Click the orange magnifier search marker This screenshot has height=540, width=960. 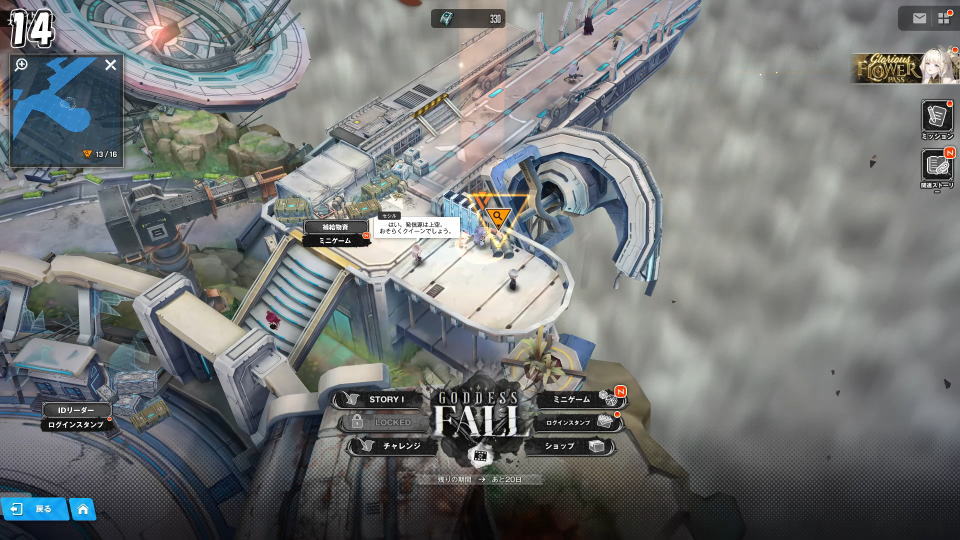[x=497, y=215]
